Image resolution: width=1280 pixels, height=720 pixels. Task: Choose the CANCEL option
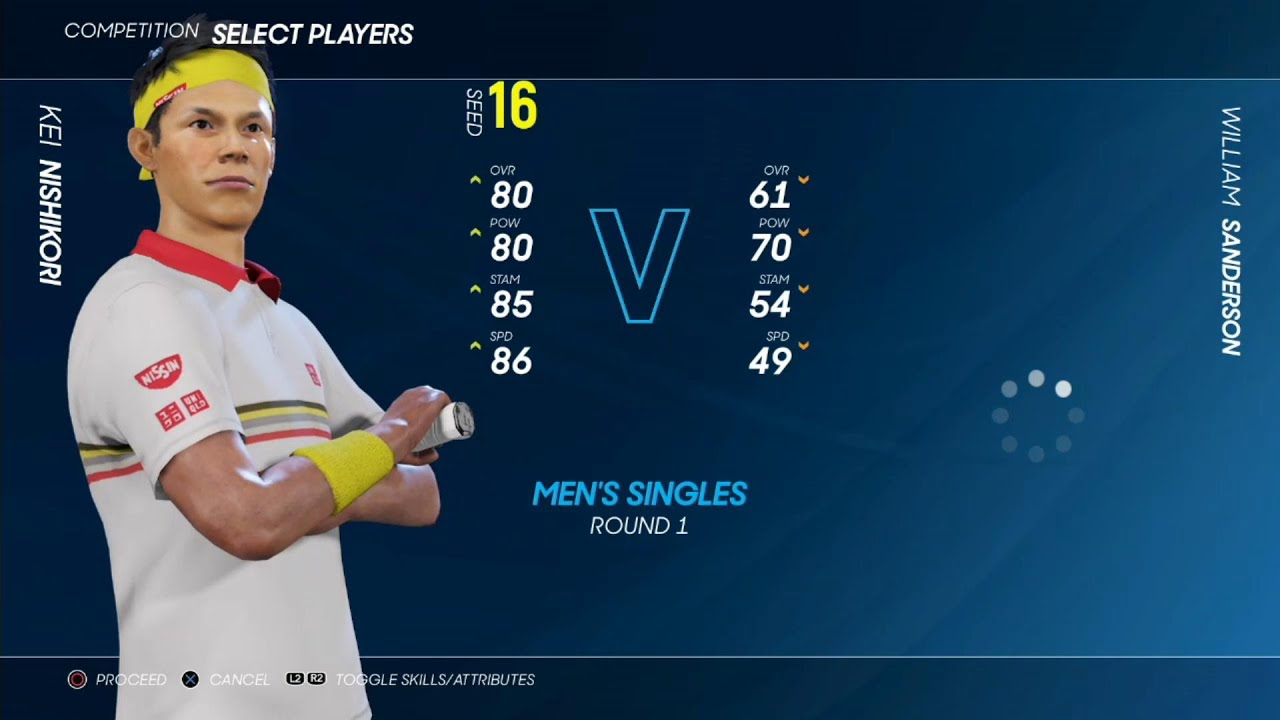tap(227, 680)
